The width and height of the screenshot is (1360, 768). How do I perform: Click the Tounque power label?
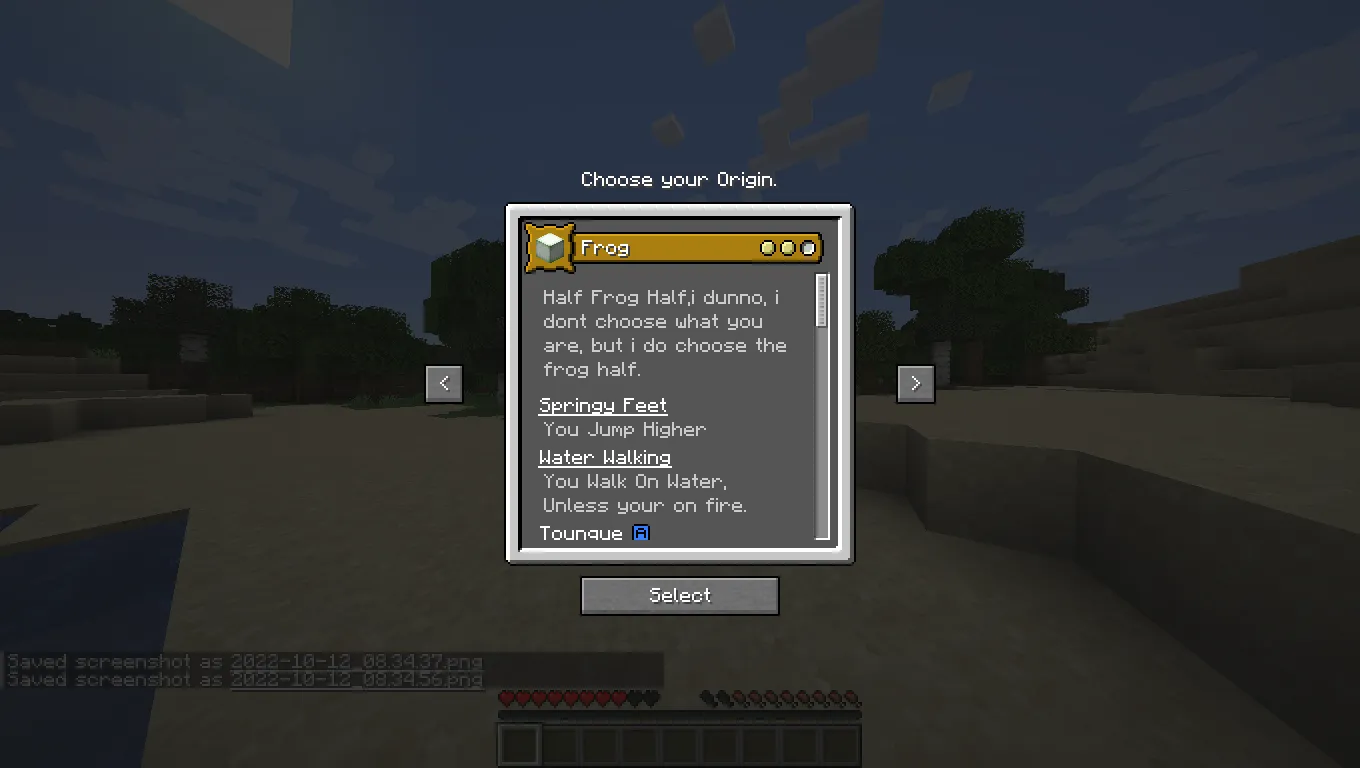coord(581,533)
